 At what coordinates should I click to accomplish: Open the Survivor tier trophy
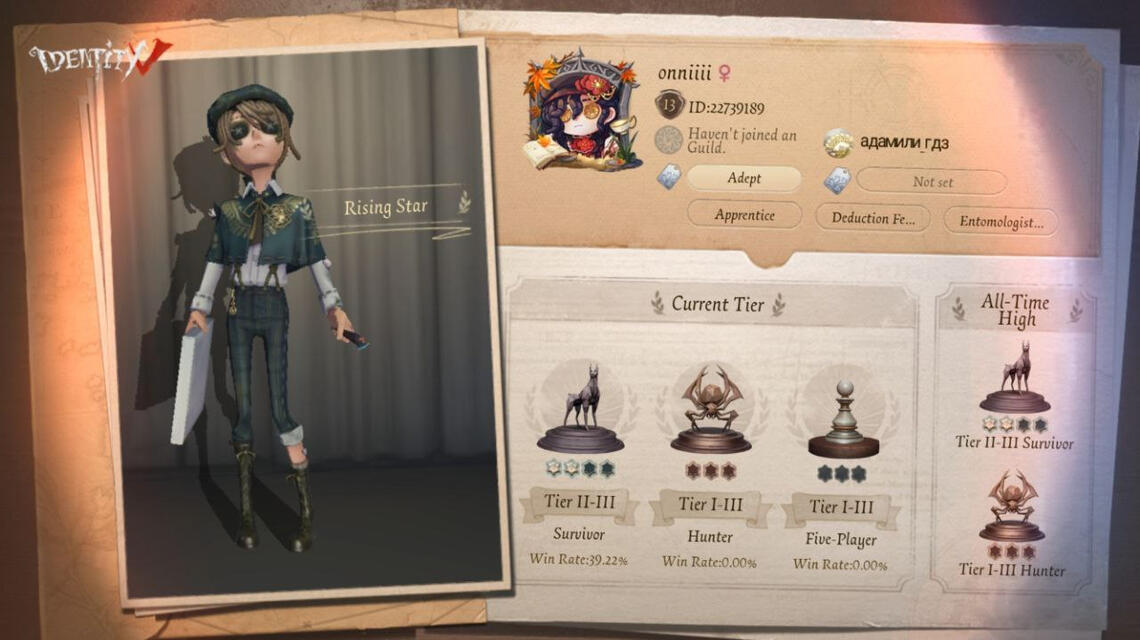(580, 410)
